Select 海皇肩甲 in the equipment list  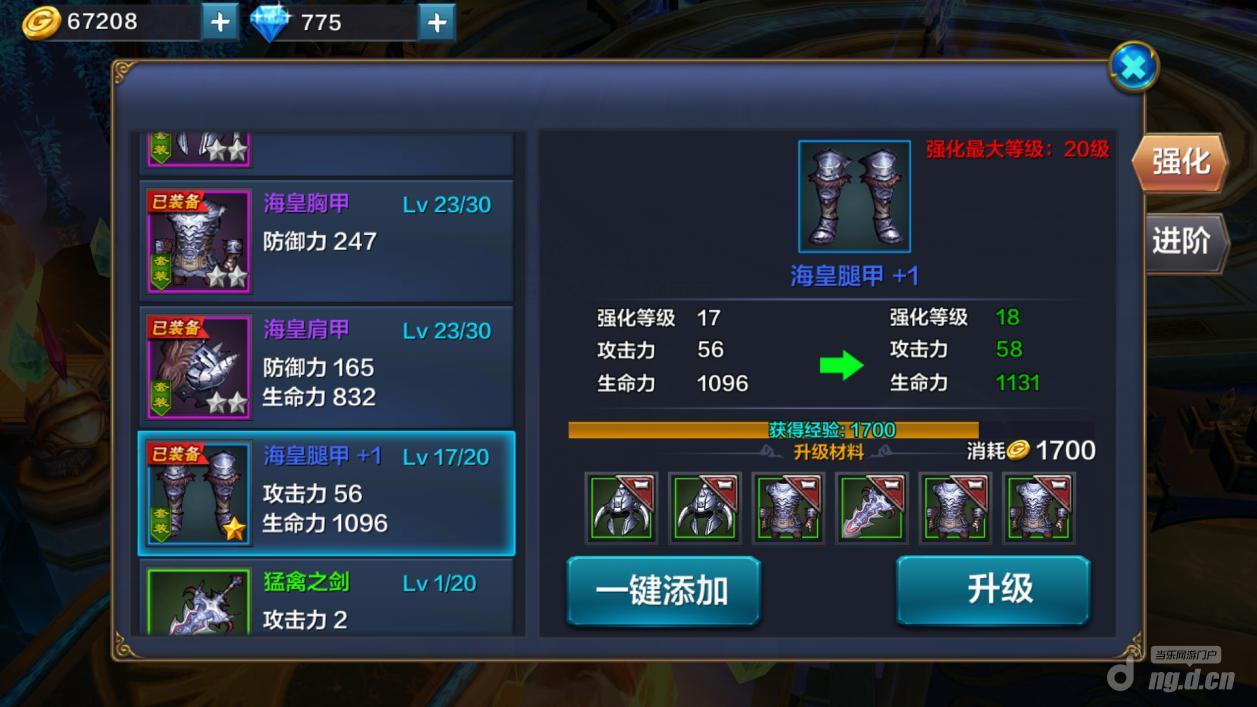326,363
